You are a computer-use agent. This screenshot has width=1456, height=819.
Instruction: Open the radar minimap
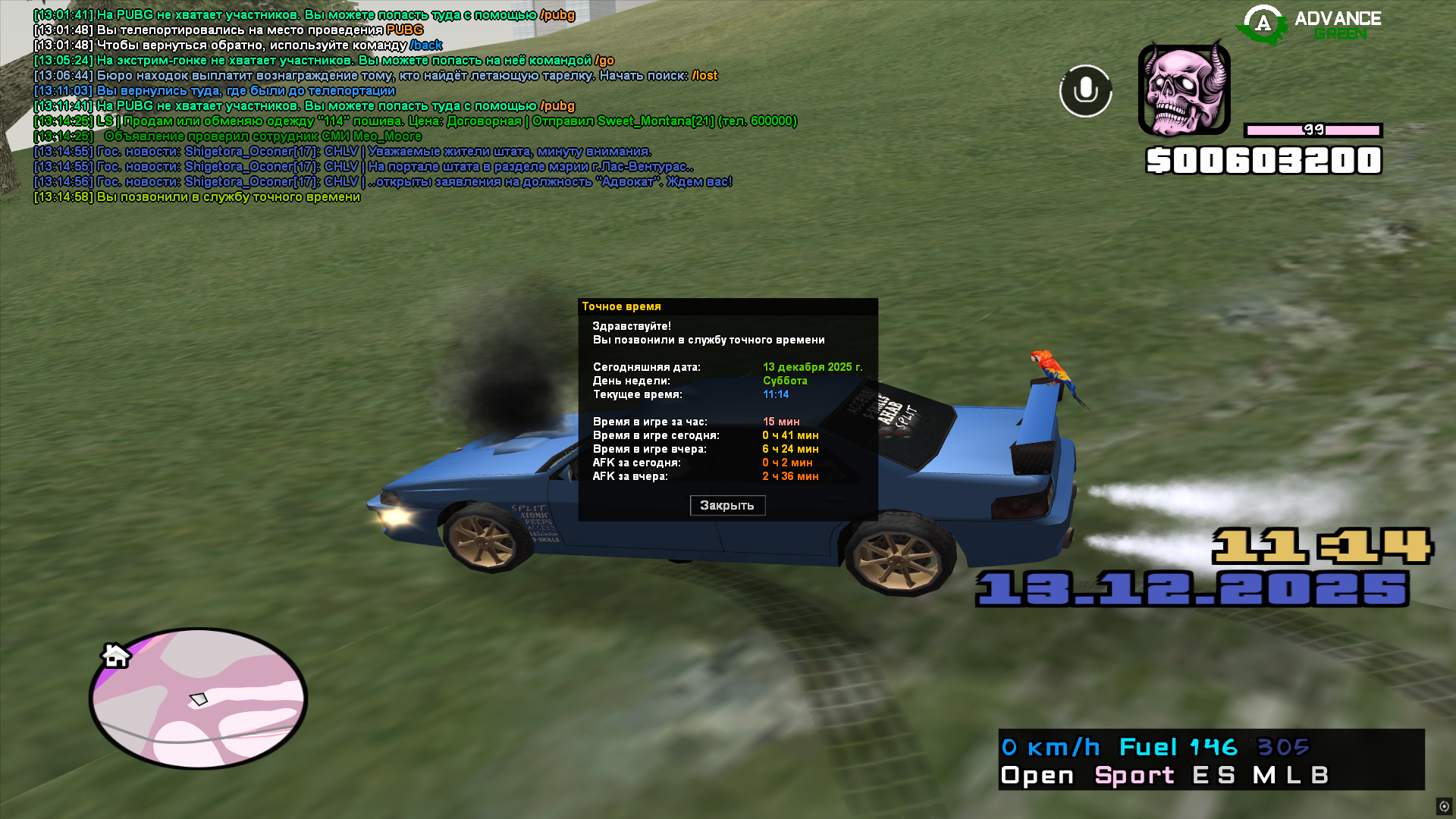(x=198, y=698)
